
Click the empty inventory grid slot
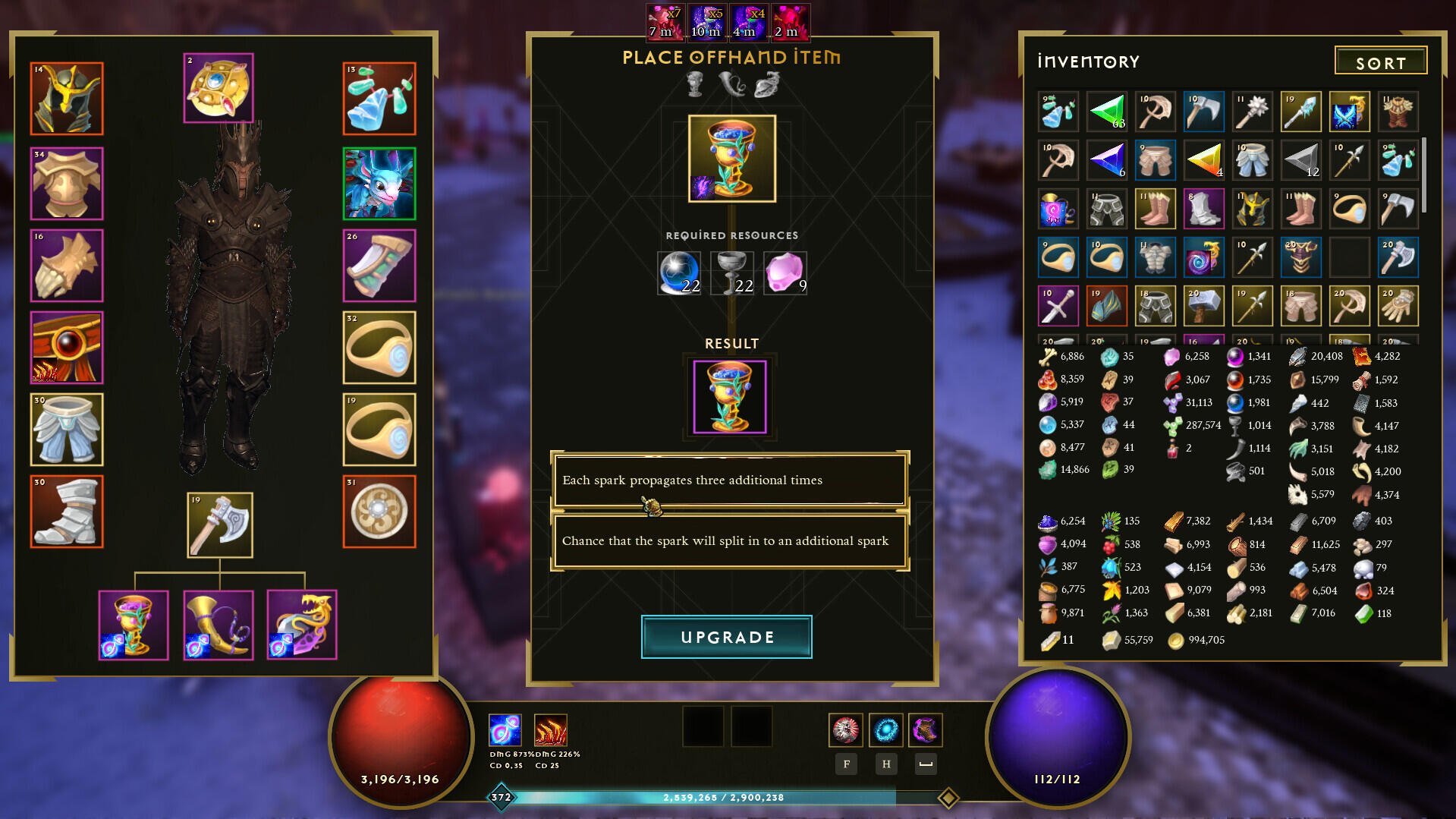tap(1350, 257)
